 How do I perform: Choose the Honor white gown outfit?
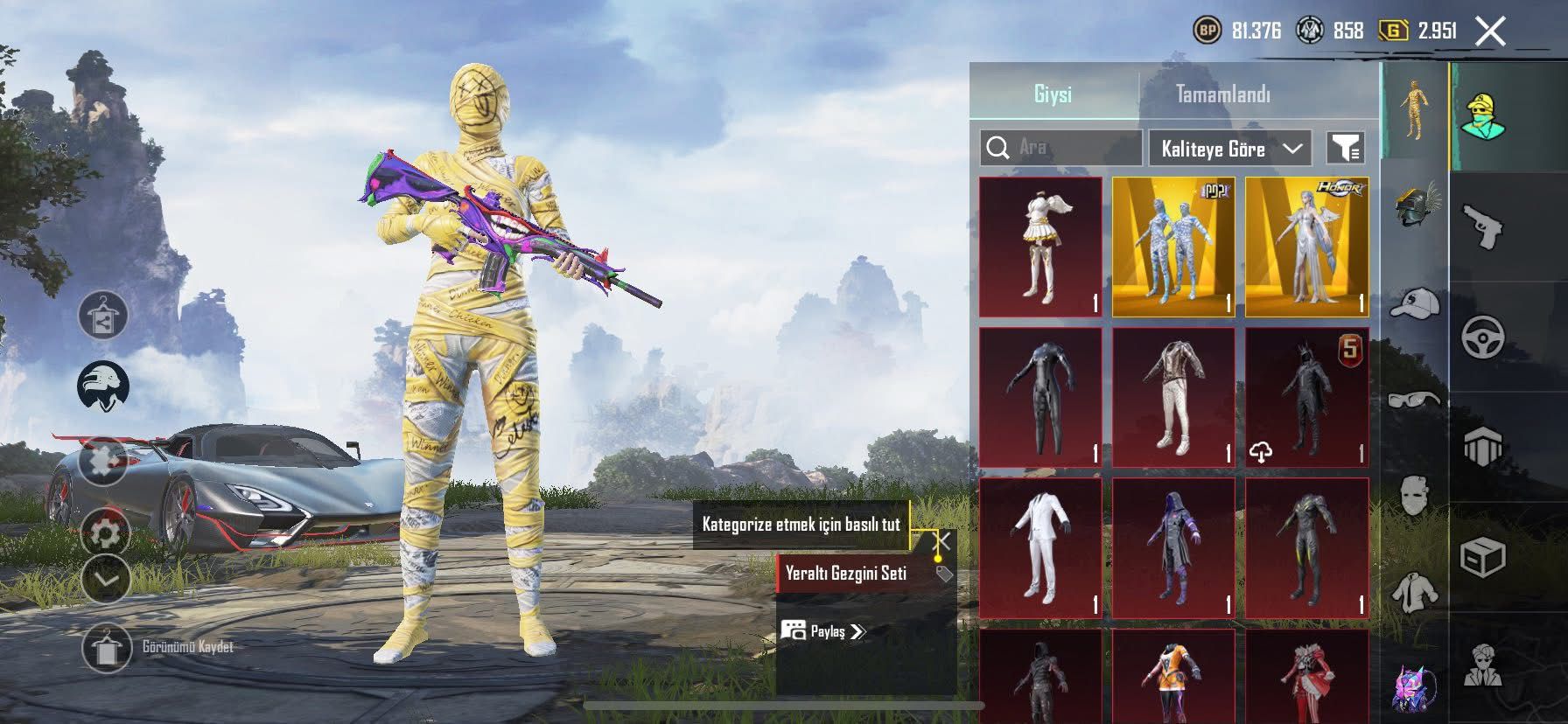pyautogui.click(x=1306, y=247)
